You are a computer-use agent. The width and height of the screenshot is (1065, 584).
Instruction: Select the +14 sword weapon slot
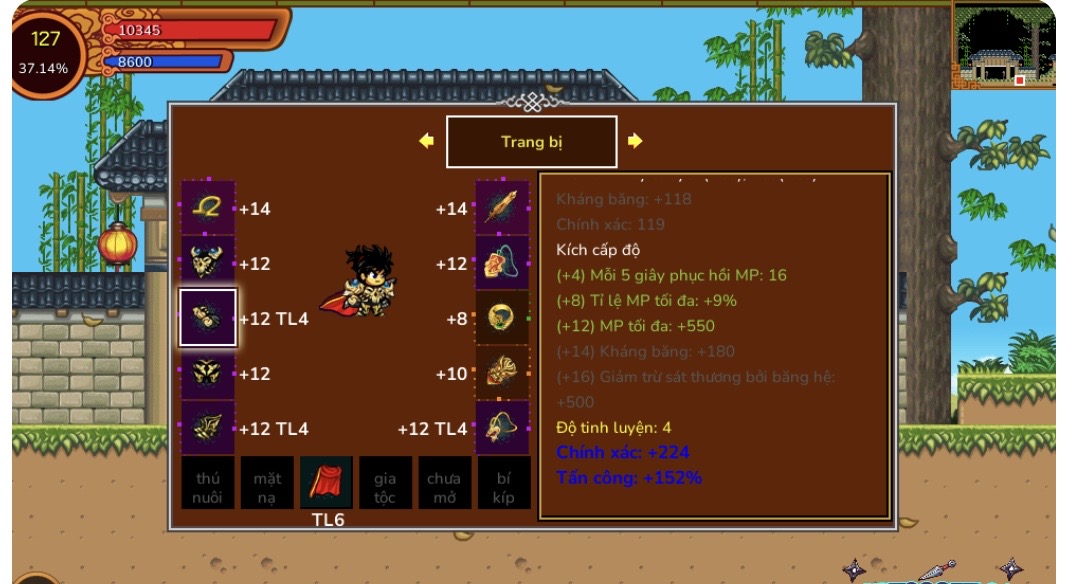pyautogui.click(x=502, y=208)
